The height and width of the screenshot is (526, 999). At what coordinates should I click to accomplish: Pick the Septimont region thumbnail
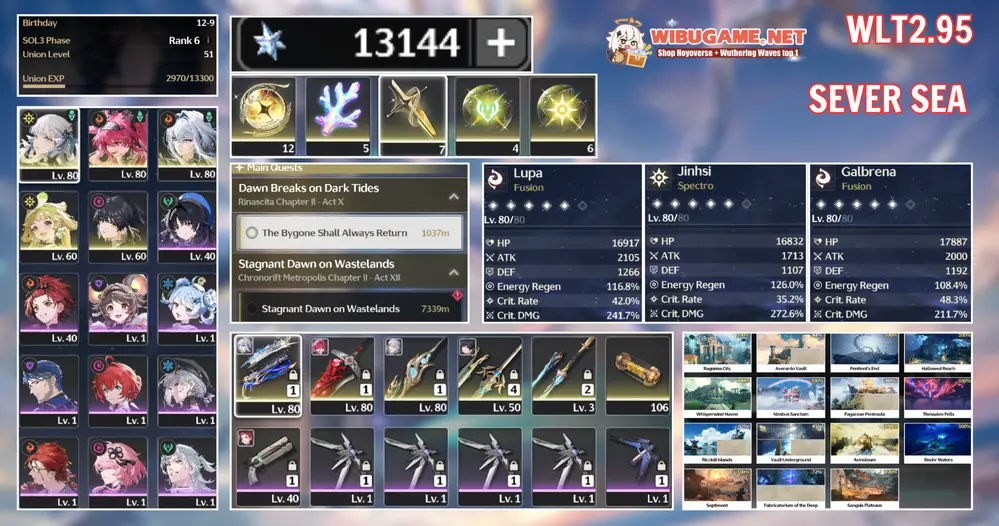[x=719, y=487]
